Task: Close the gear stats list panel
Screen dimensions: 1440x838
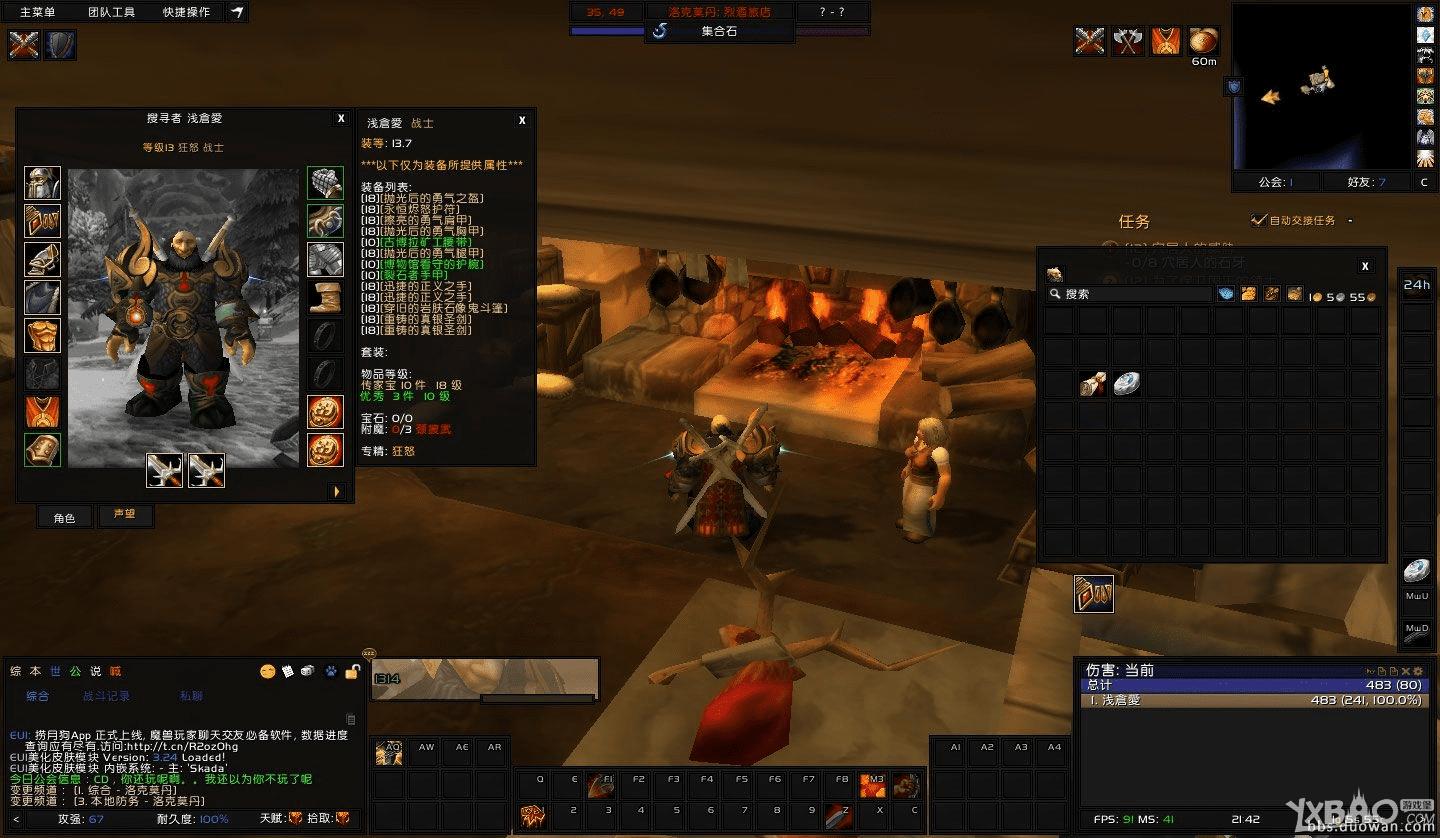Action: click(x=522, y=120)
